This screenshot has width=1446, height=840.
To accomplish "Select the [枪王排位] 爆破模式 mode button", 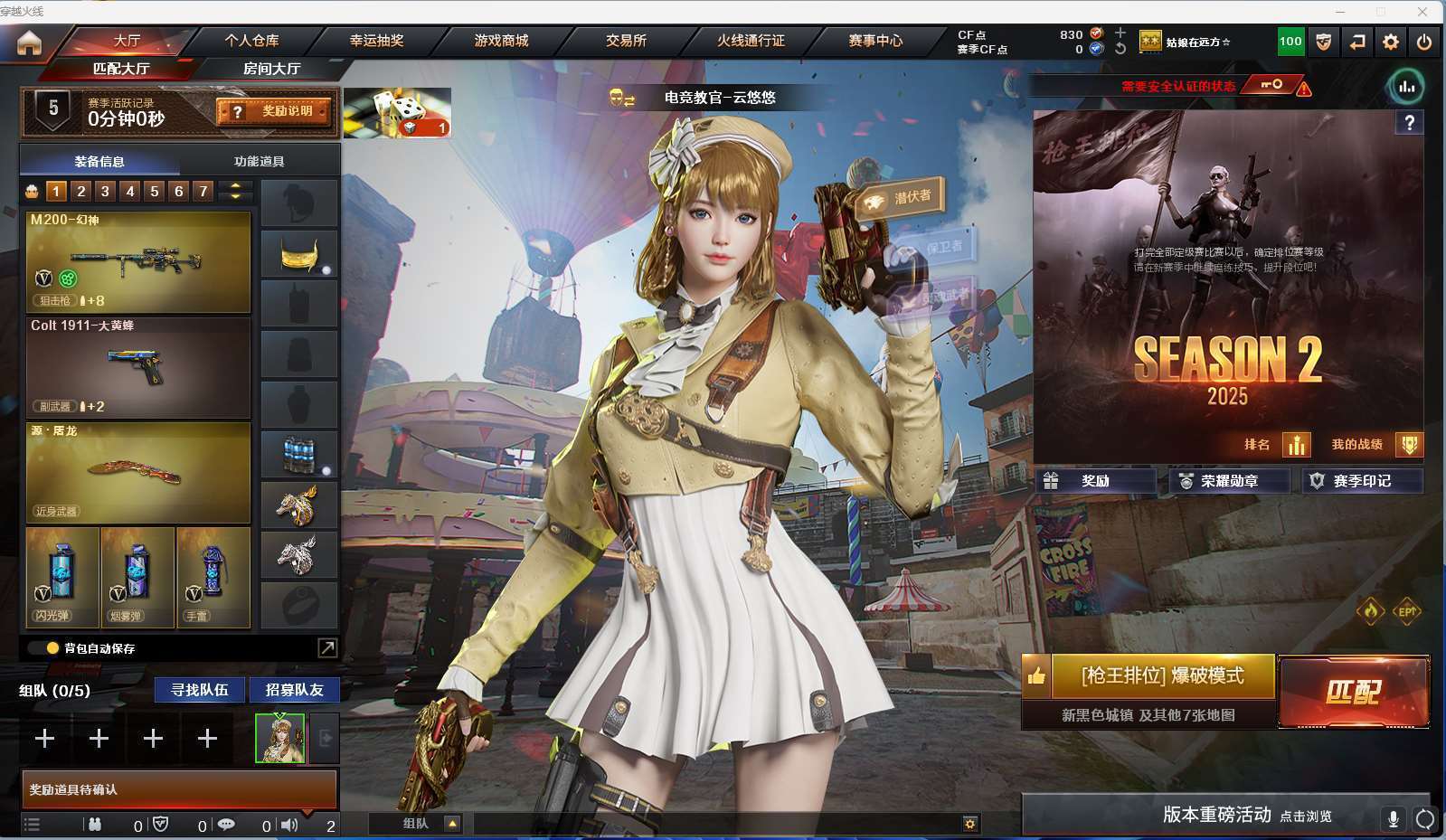I will [1162, 676].
